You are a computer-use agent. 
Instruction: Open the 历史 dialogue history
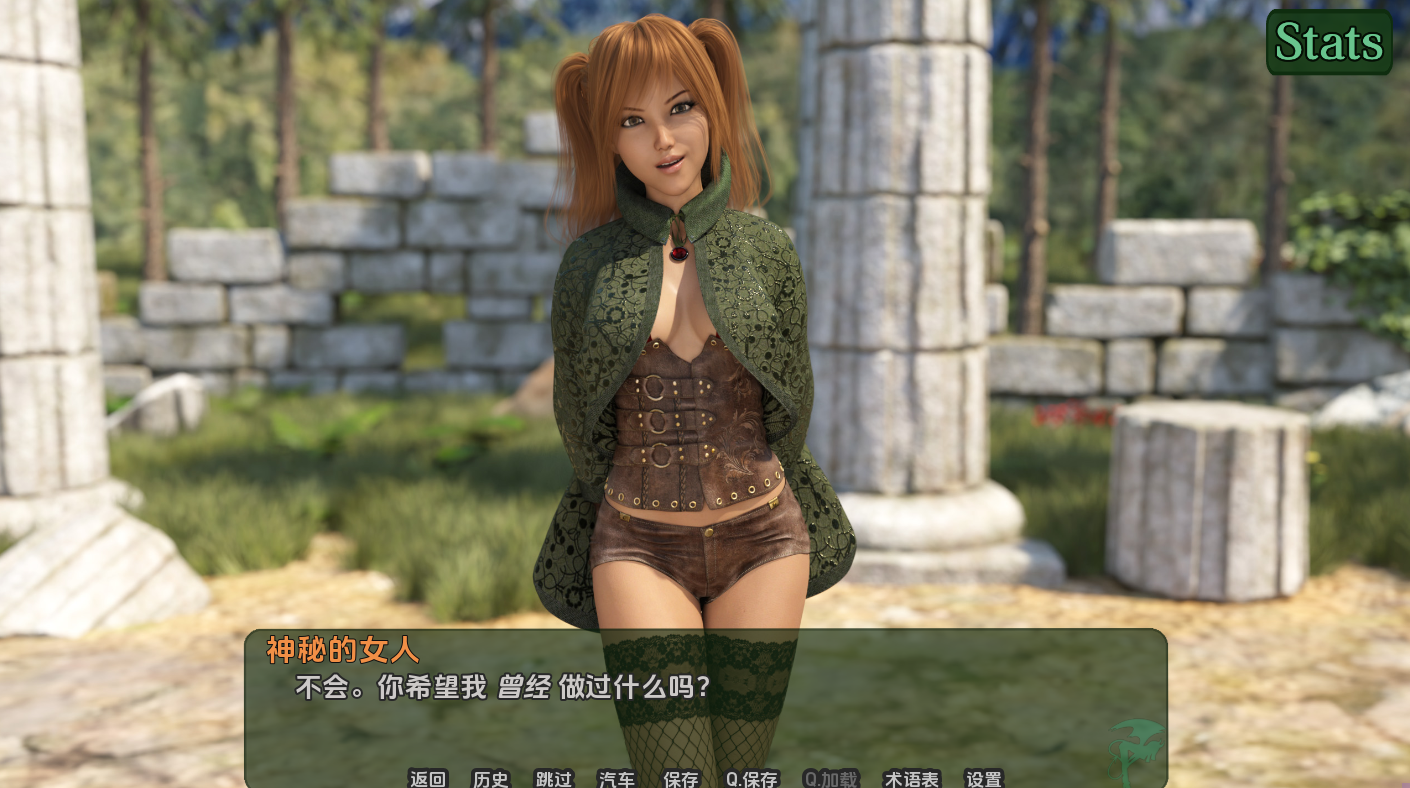coord(490,781)
